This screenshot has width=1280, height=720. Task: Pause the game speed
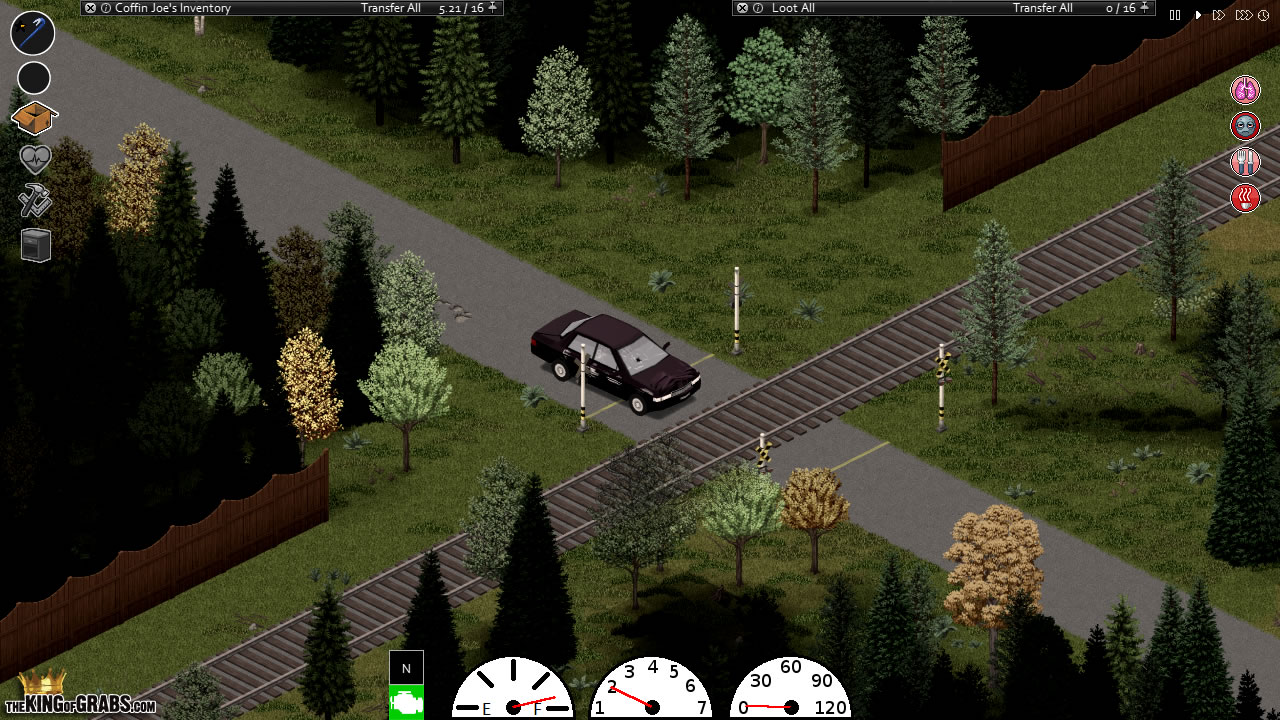tap(1175, 15)
